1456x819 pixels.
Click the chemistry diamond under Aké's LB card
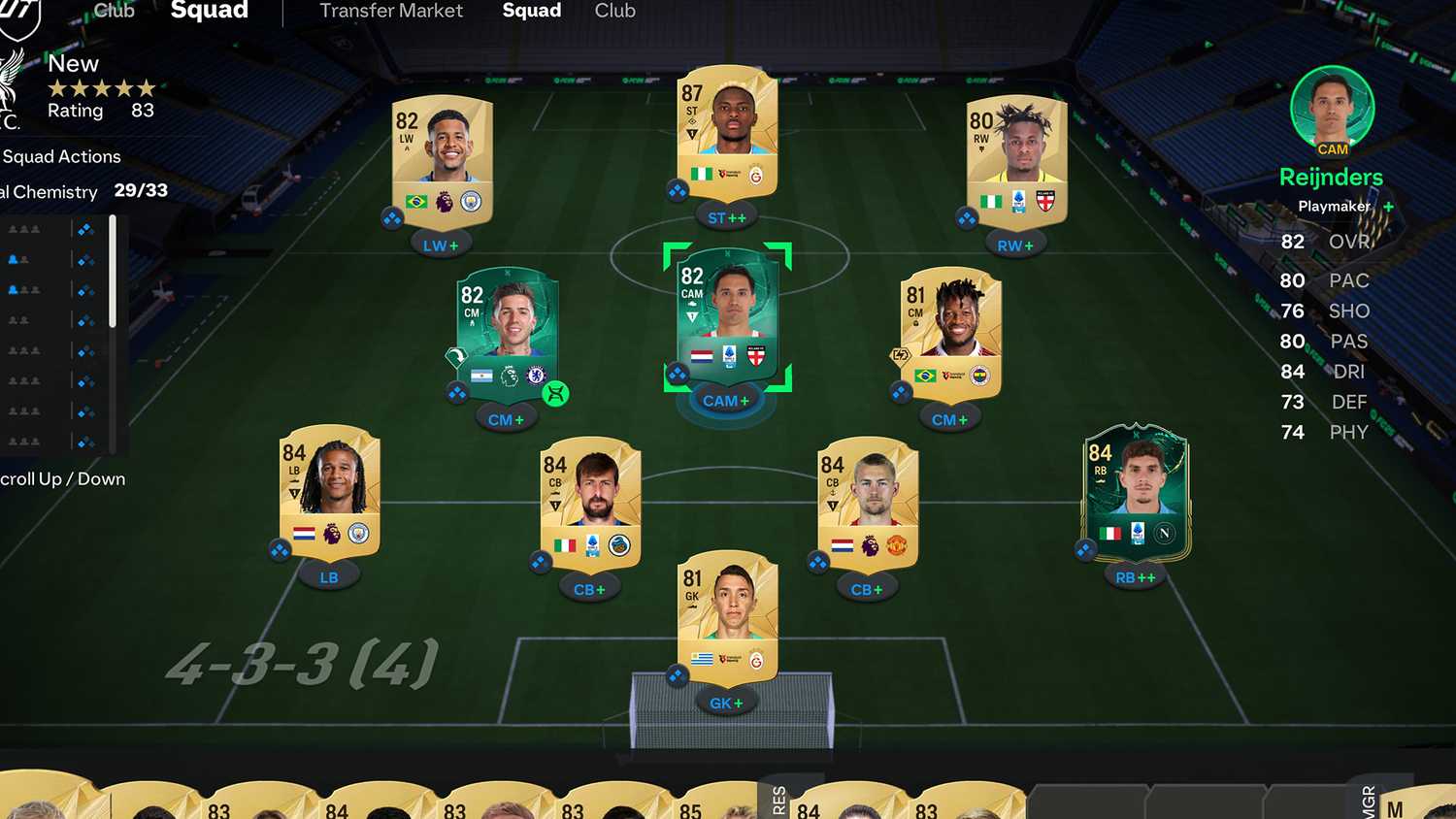click(279, 550)
